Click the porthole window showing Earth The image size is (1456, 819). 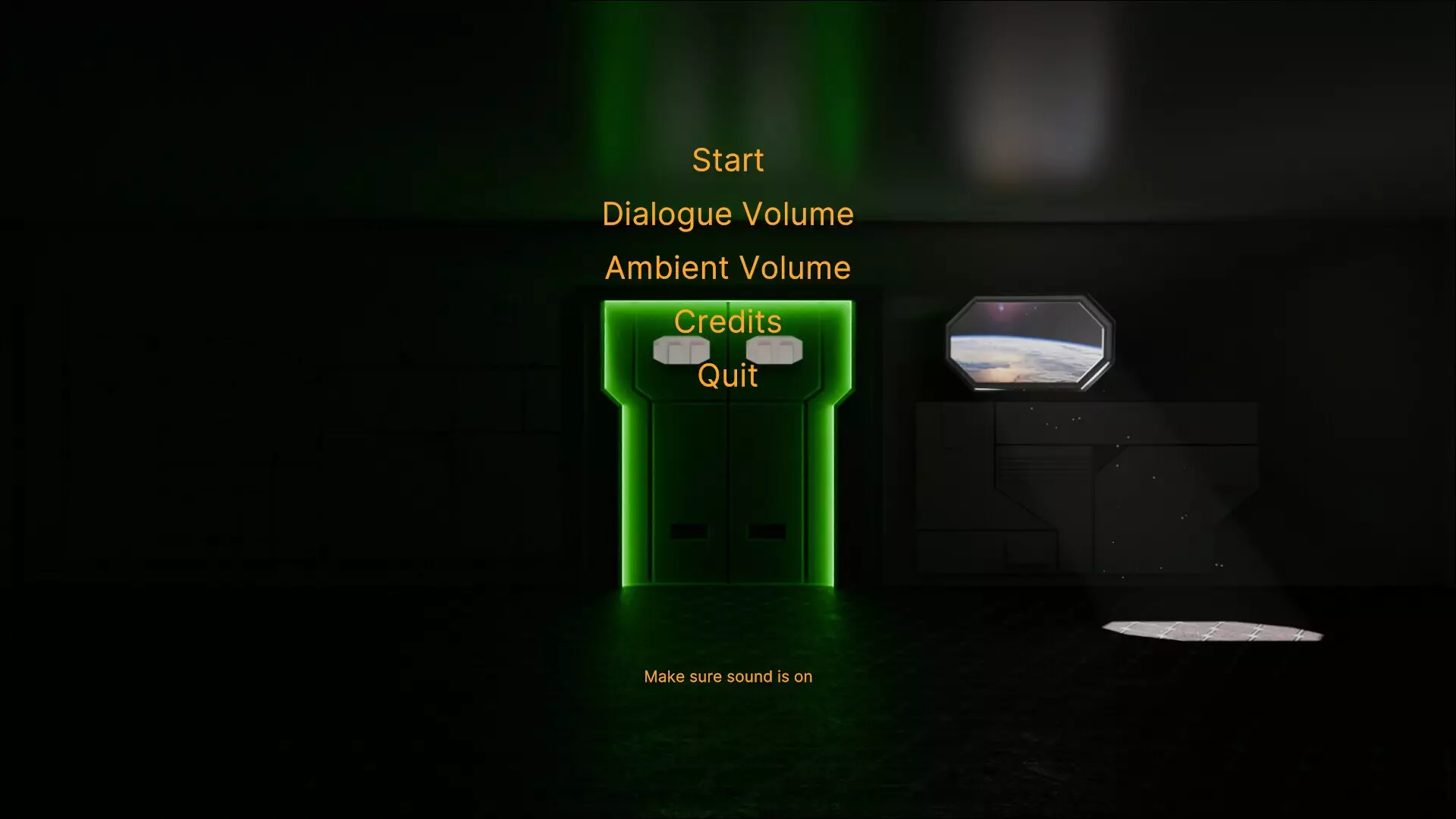click(1029, 343)
